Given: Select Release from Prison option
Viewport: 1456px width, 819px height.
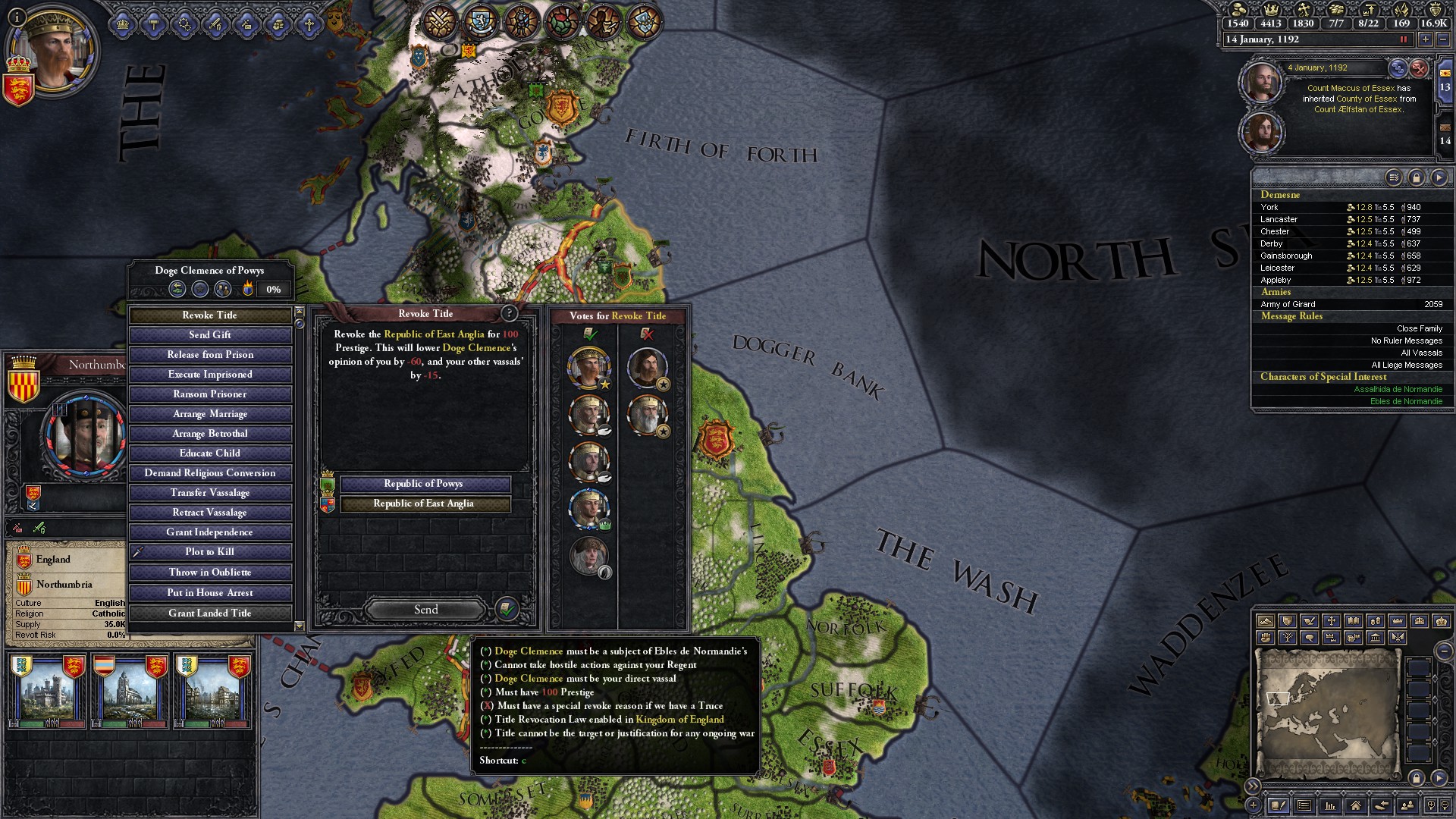Looking at the screenshot, I should (x=210, y=355).
